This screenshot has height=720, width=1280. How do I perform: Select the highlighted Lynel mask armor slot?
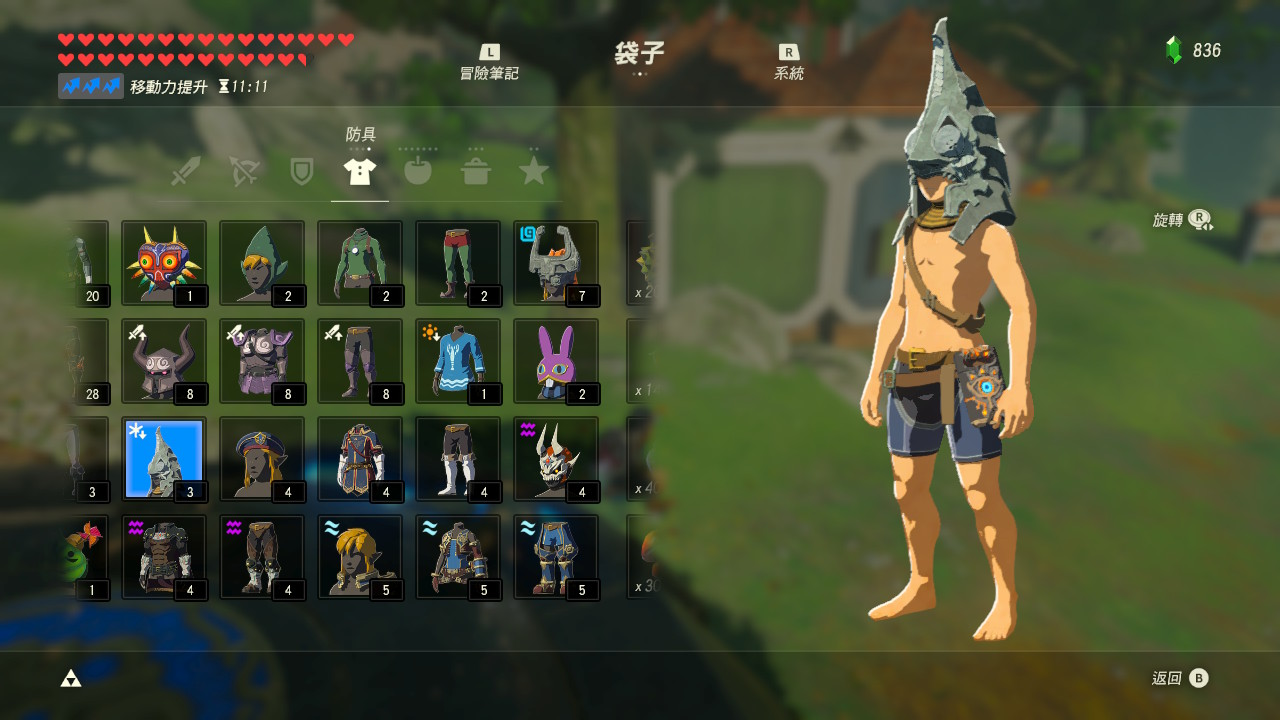point(164,459)
